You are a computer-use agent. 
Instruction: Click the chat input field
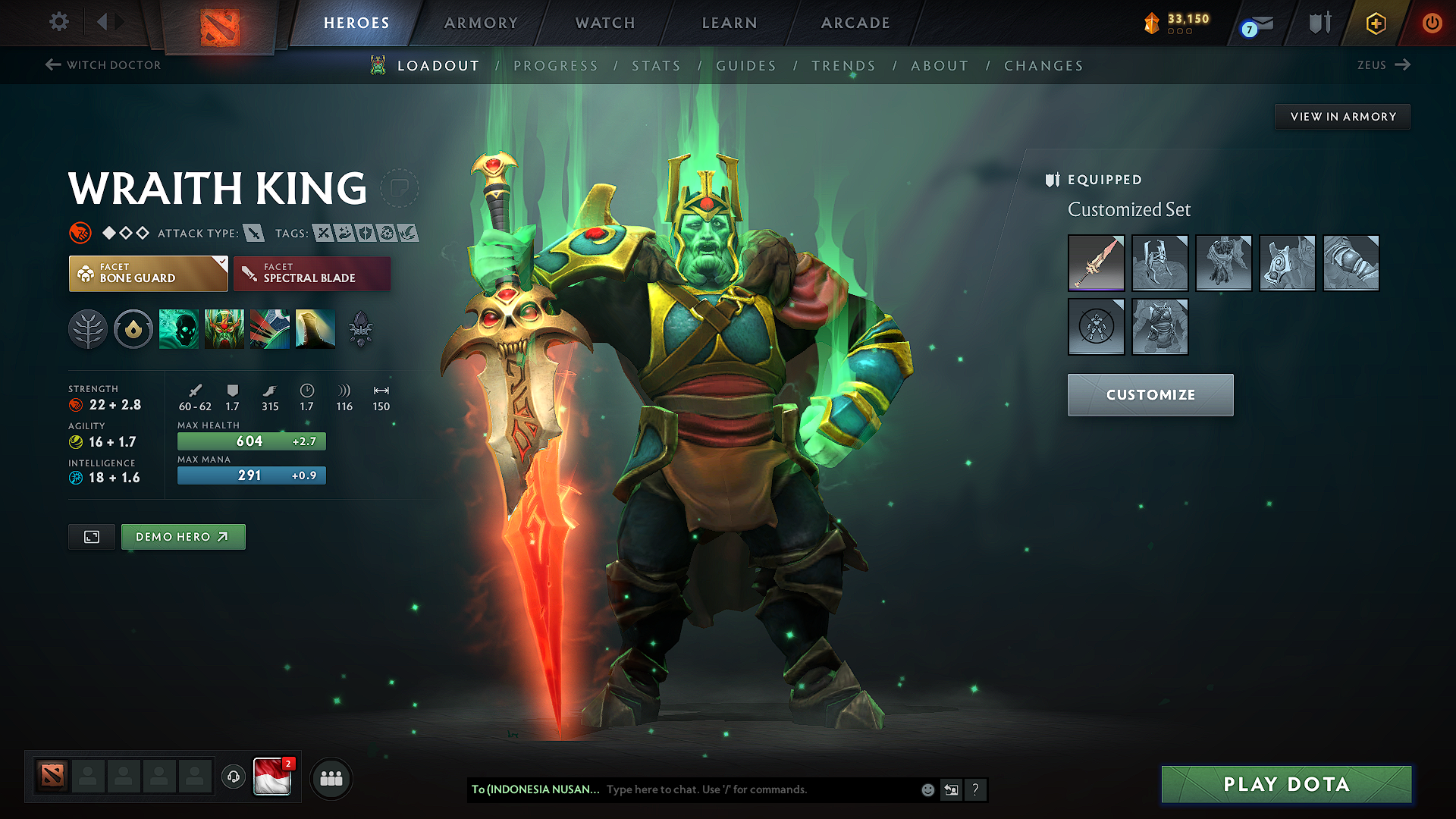click(728, 789)
